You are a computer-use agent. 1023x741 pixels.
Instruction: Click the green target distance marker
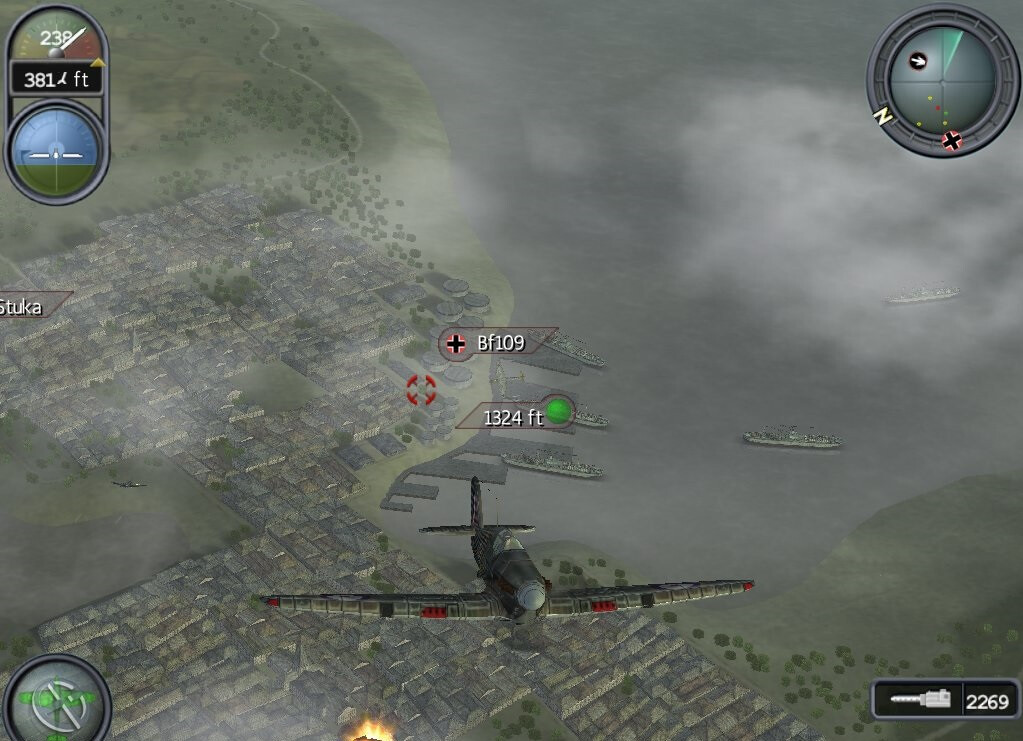(558, 411)
